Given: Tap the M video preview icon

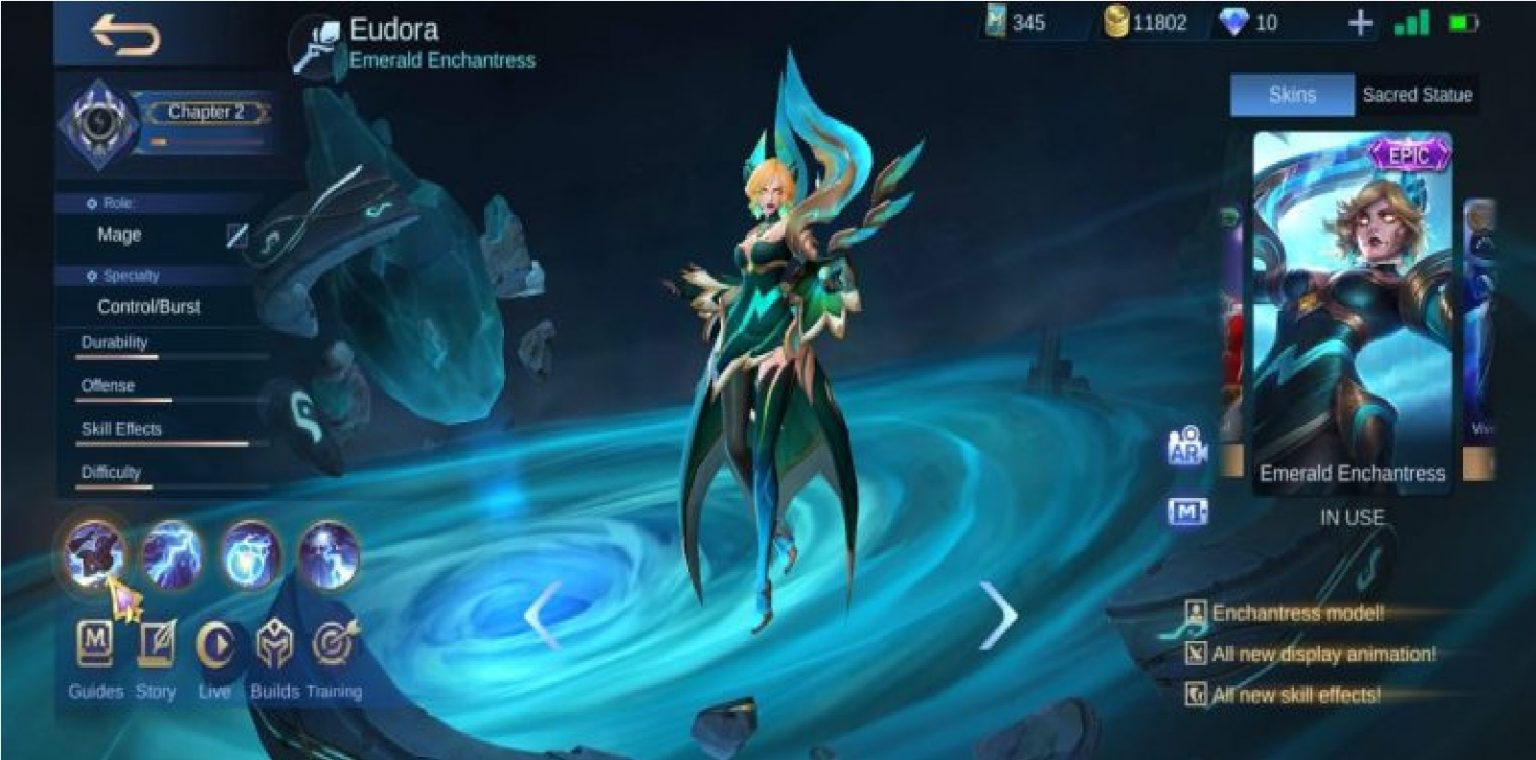Looking at the screenshot, I should click(1190, 512).
